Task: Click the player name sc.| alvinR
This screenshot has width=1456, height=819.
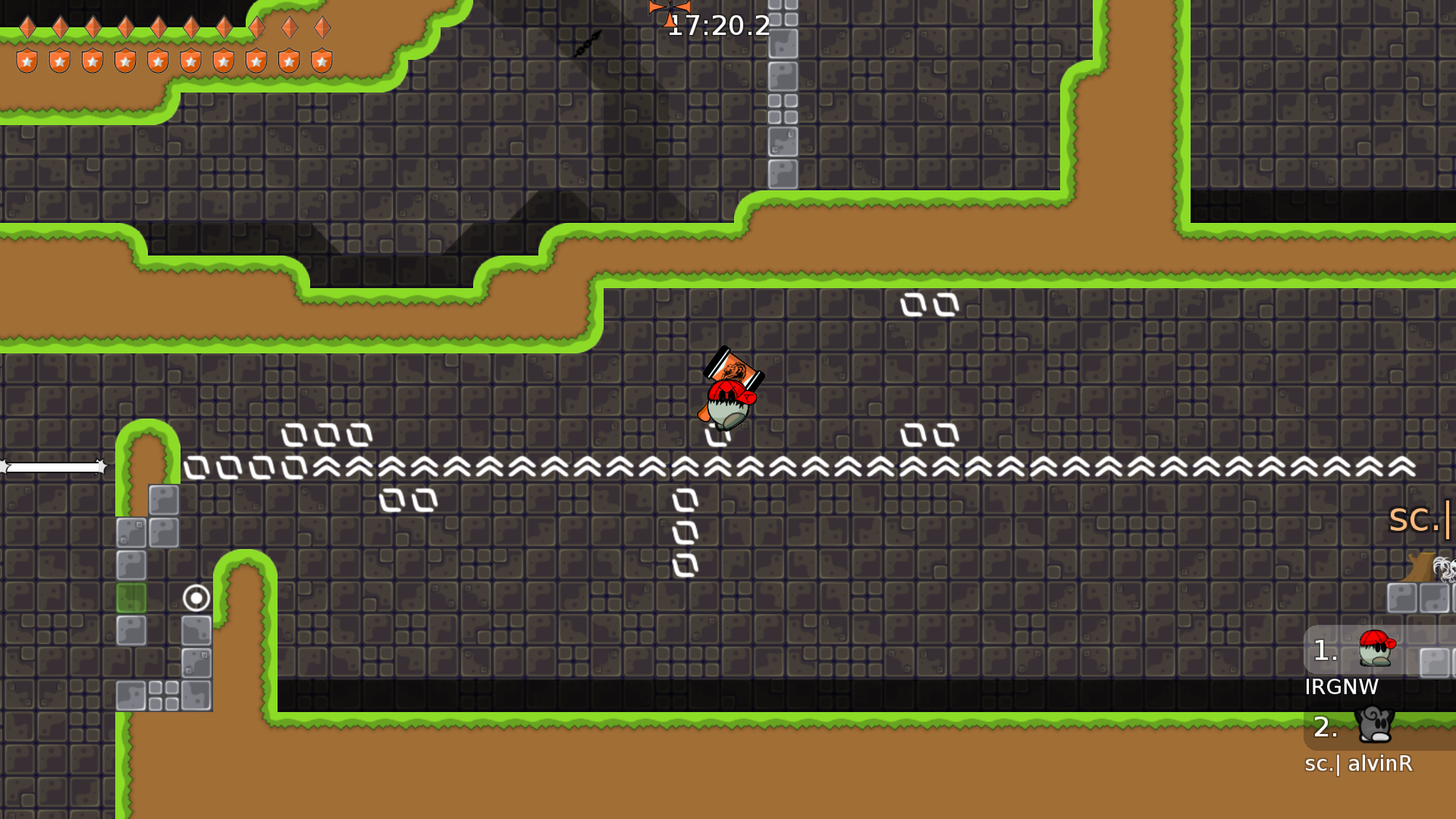Action: tap(1357, 764)
